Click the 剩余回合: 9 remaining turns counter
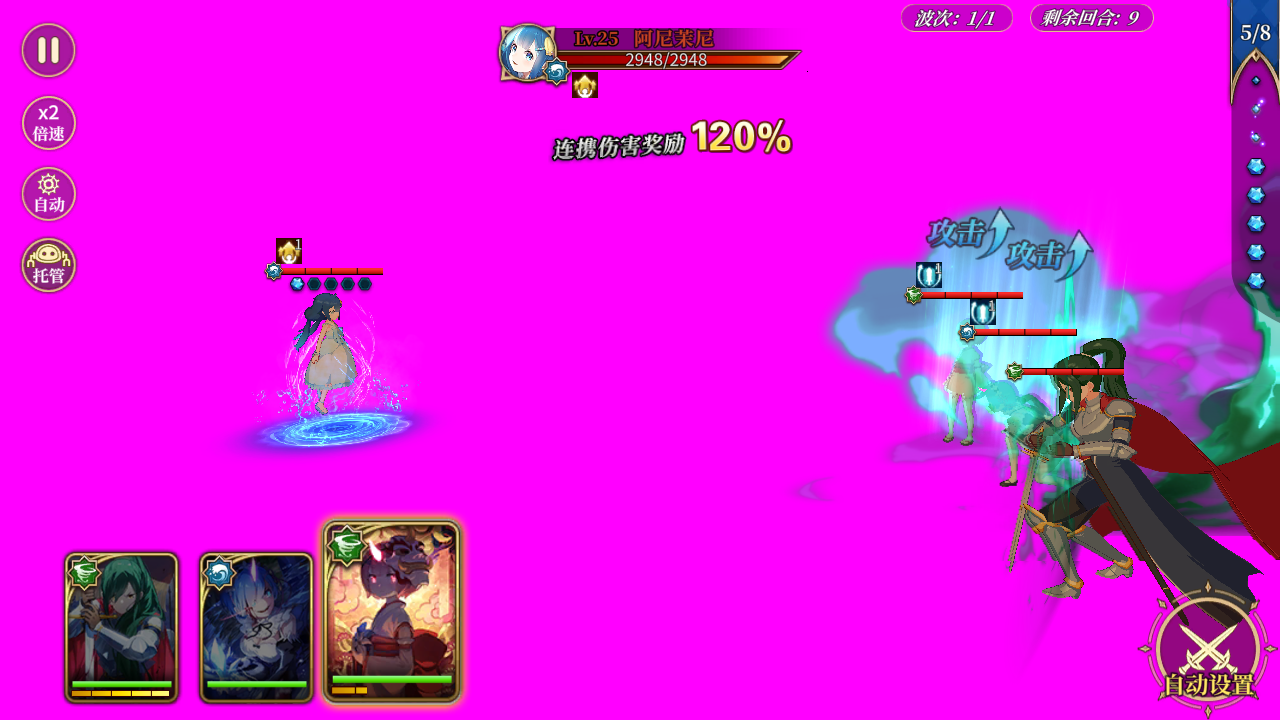 (1091, 17)
